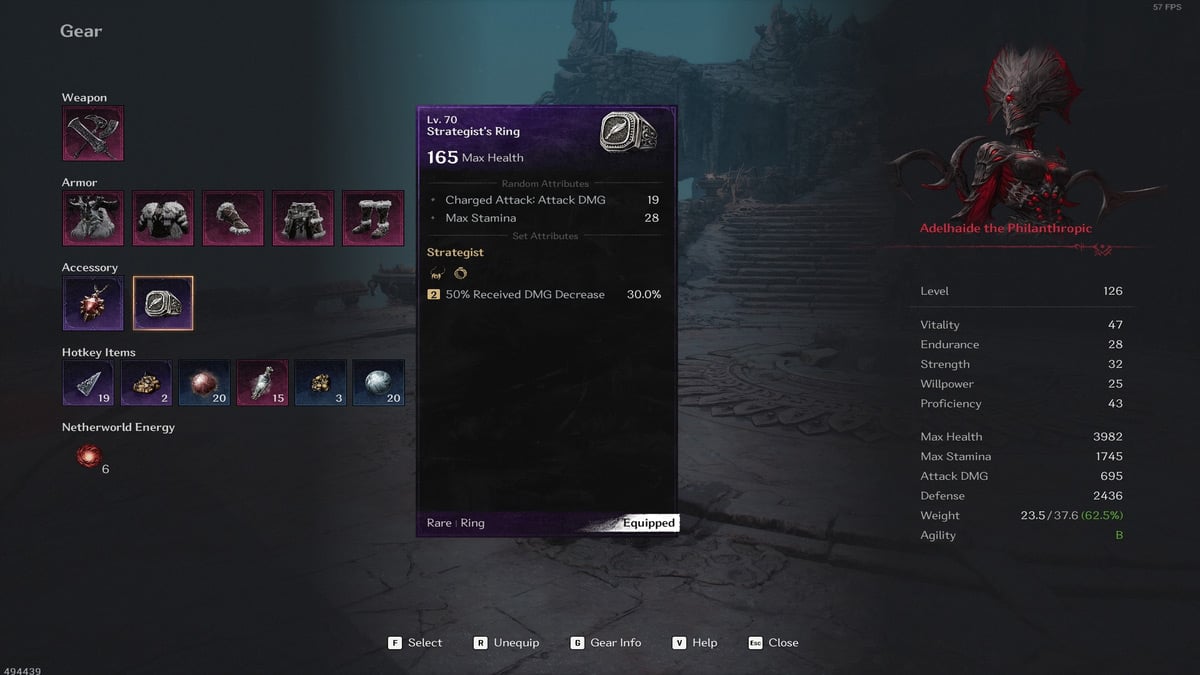Image resolution: width=1200 pixels, height=675 pixels.
Task: Select the fur-trimmed gauntlet armor slot
Action: tap(233, 218)
